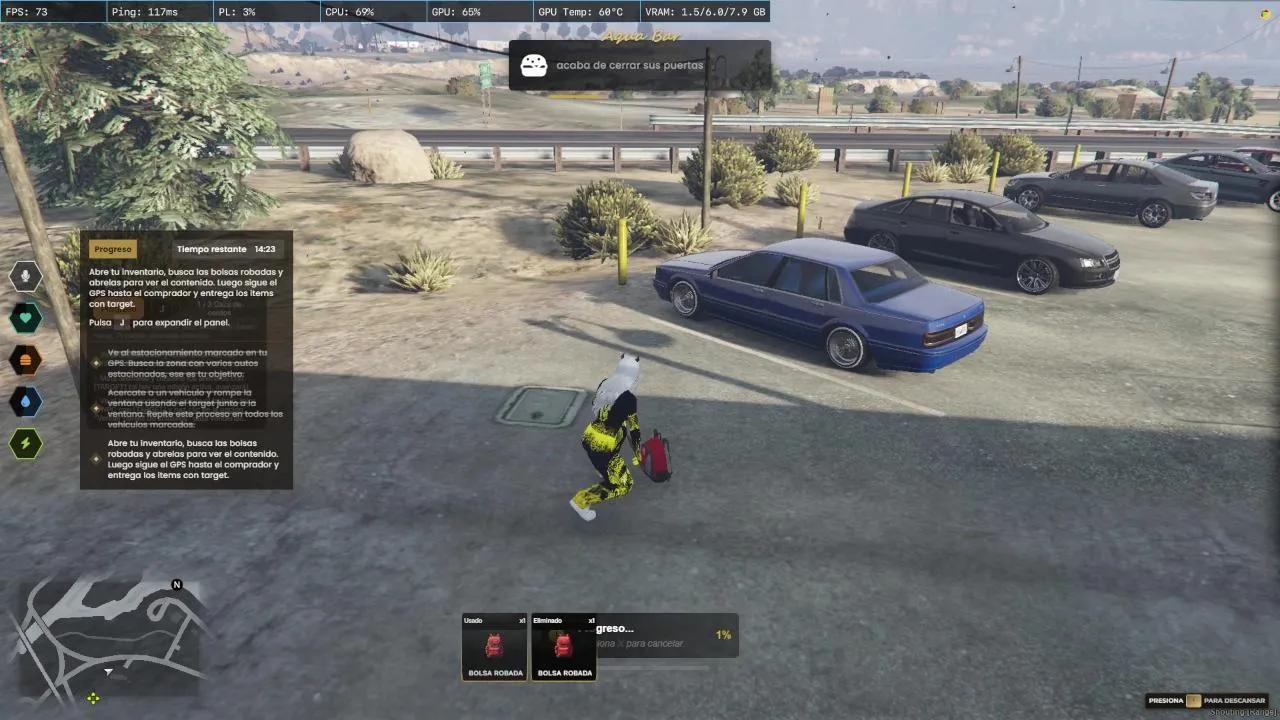1280x720 pixels.
Task: Toggle the voice chat microphone mute
Action: (x=26, y=276)
